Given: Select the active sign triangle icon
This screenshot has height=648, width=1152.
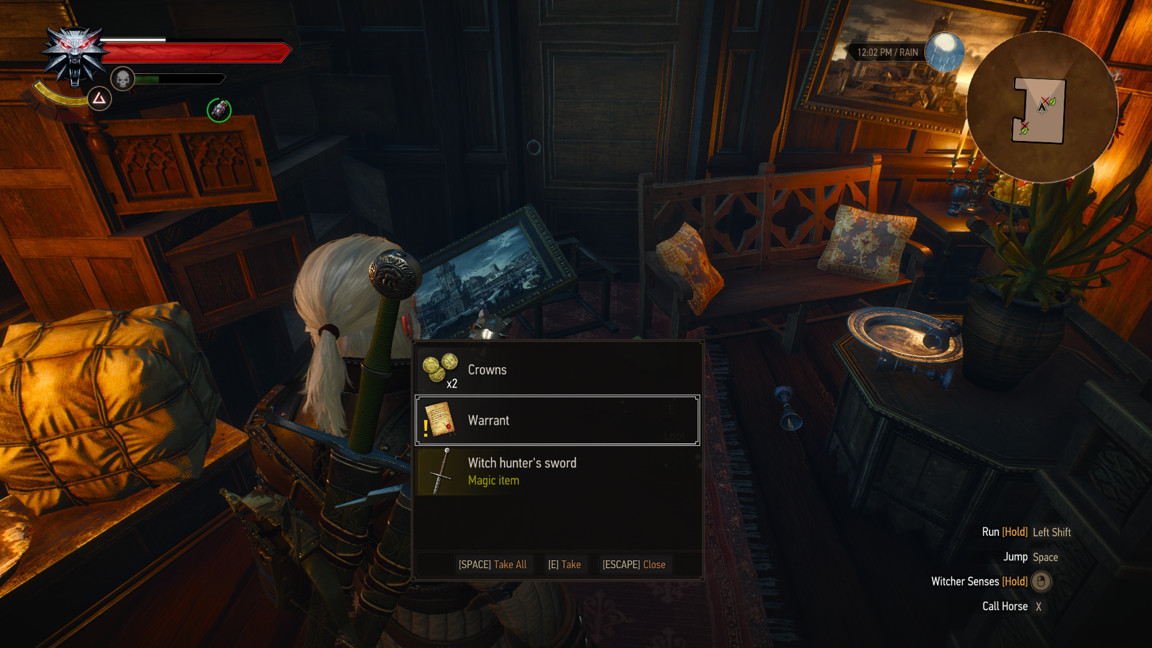Looking at the screenshot, I should pos(99,98).
